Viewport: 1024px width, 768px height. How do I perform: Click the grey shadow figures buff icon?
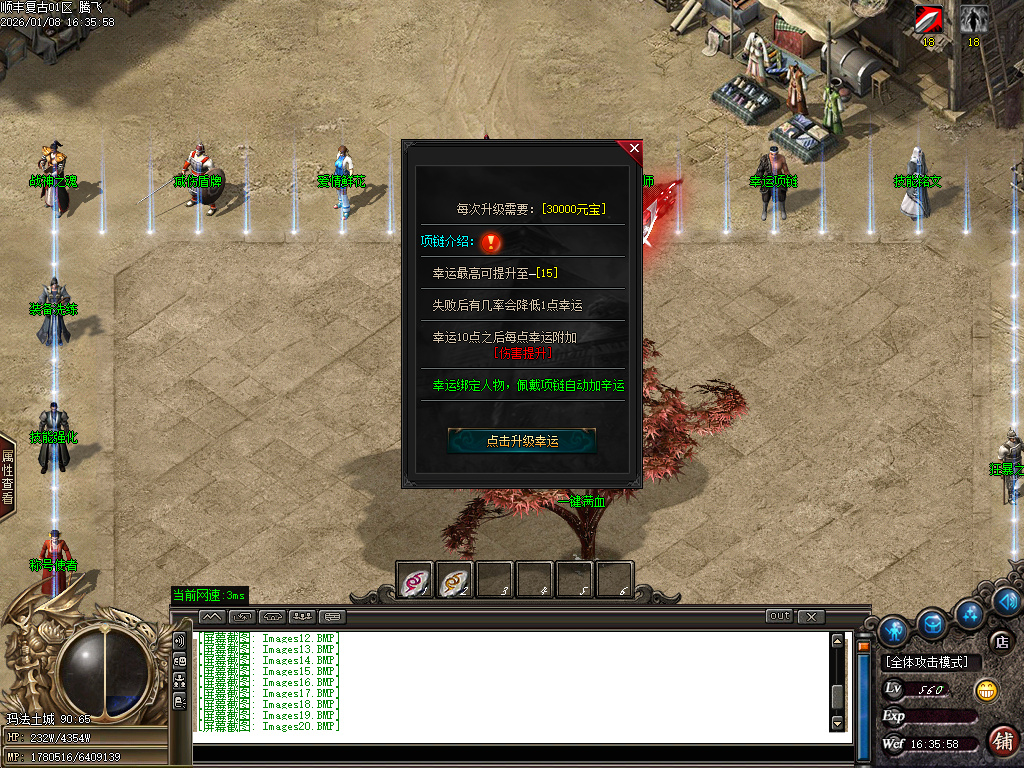(973, 20)
